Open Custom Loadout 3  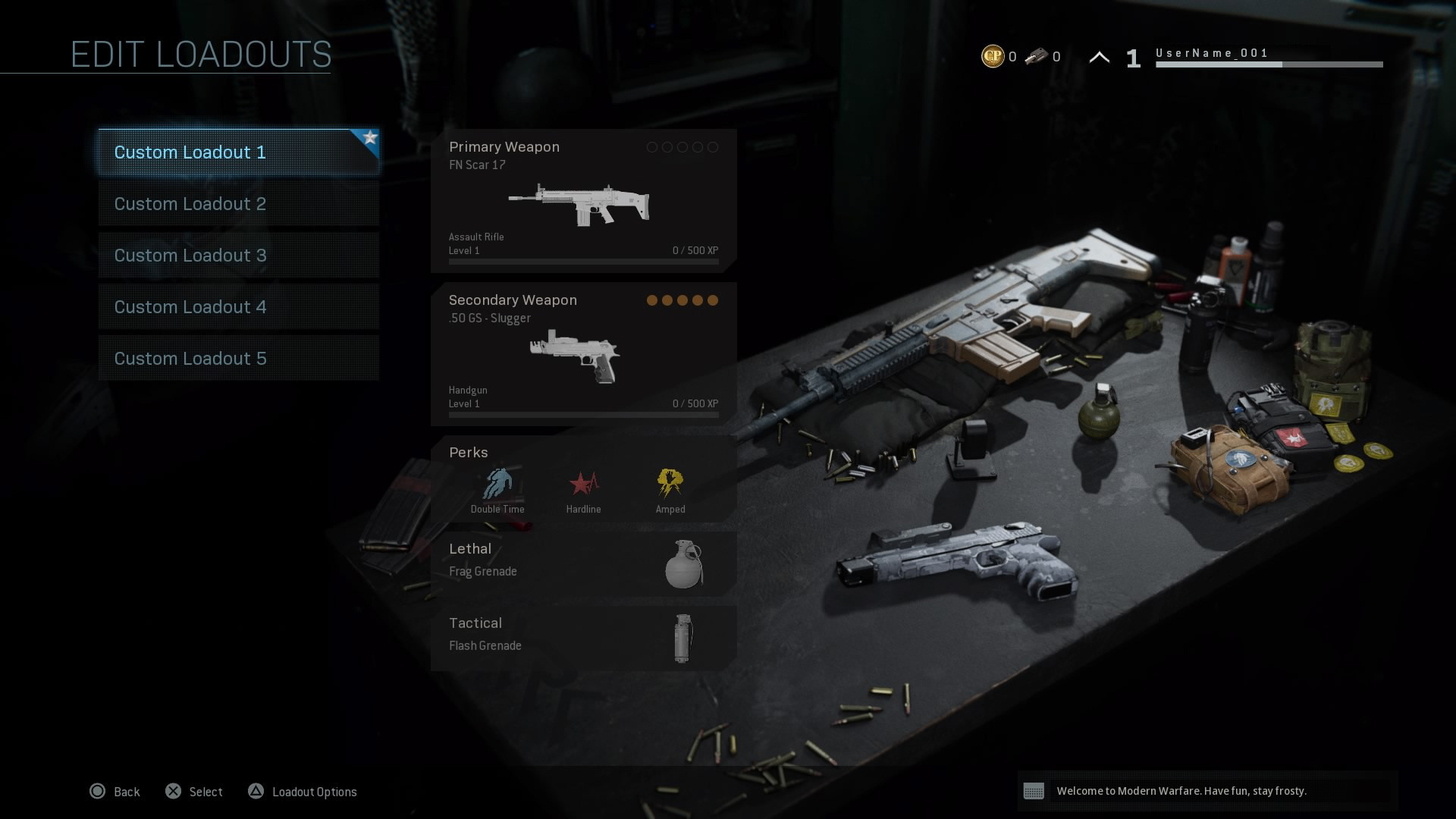[x=238, y=256]
